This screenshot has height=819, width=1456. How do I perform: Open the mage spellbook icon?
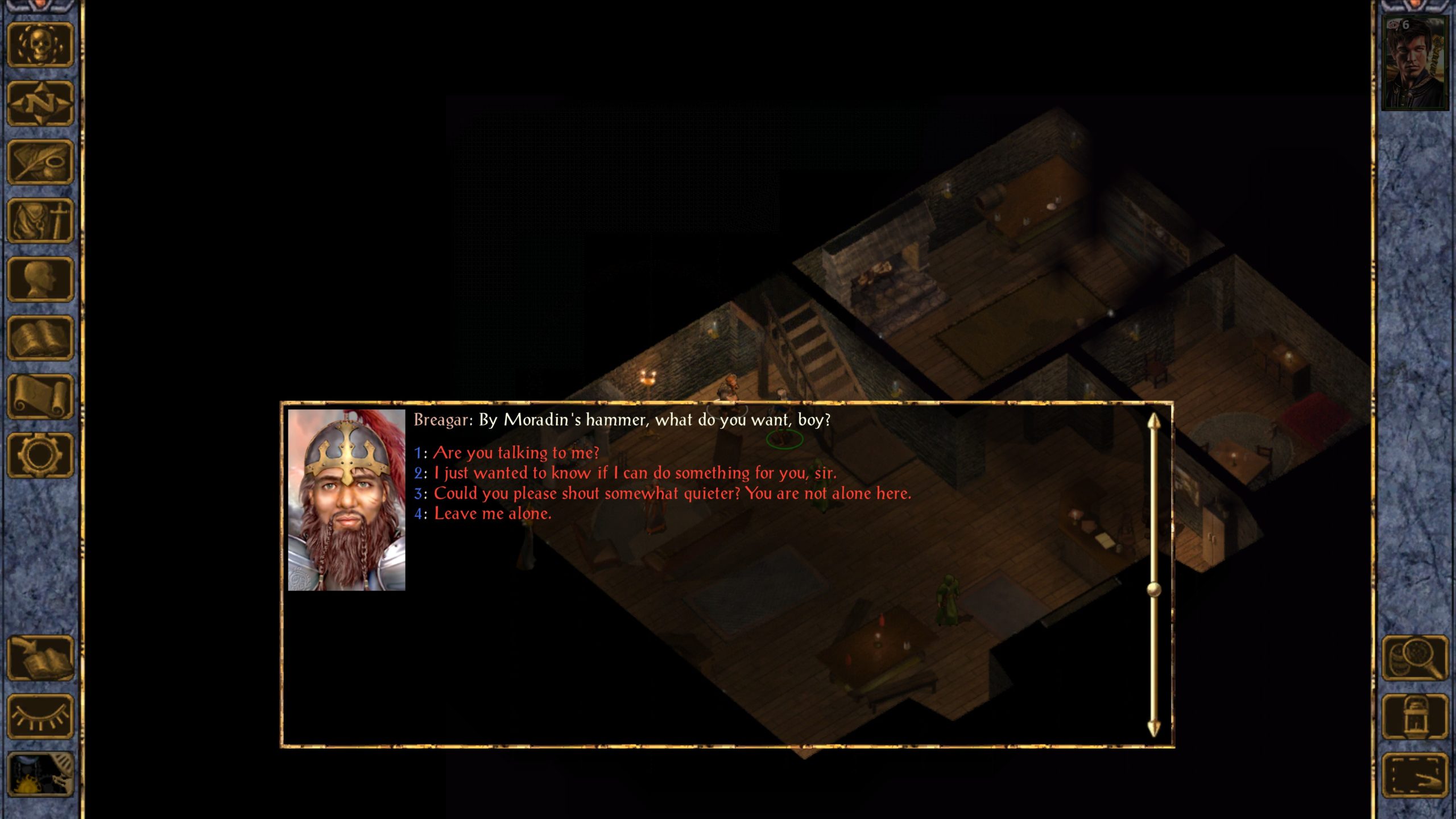coord(40,338)
